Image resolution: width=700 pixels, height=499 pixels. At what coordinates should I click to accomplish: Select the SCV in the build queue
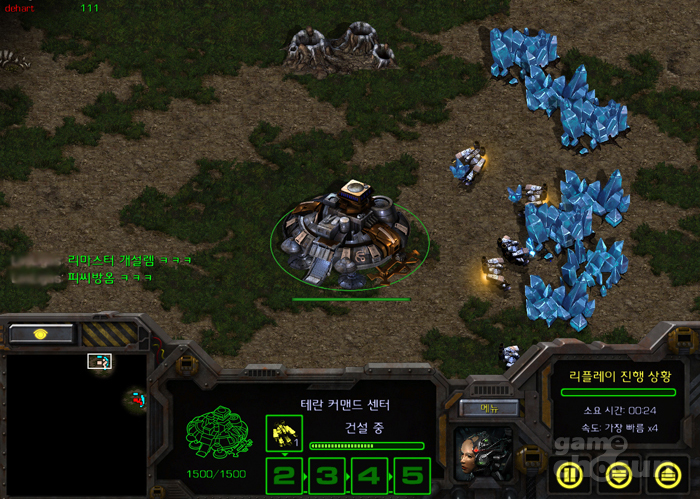[x=284, y=432]
